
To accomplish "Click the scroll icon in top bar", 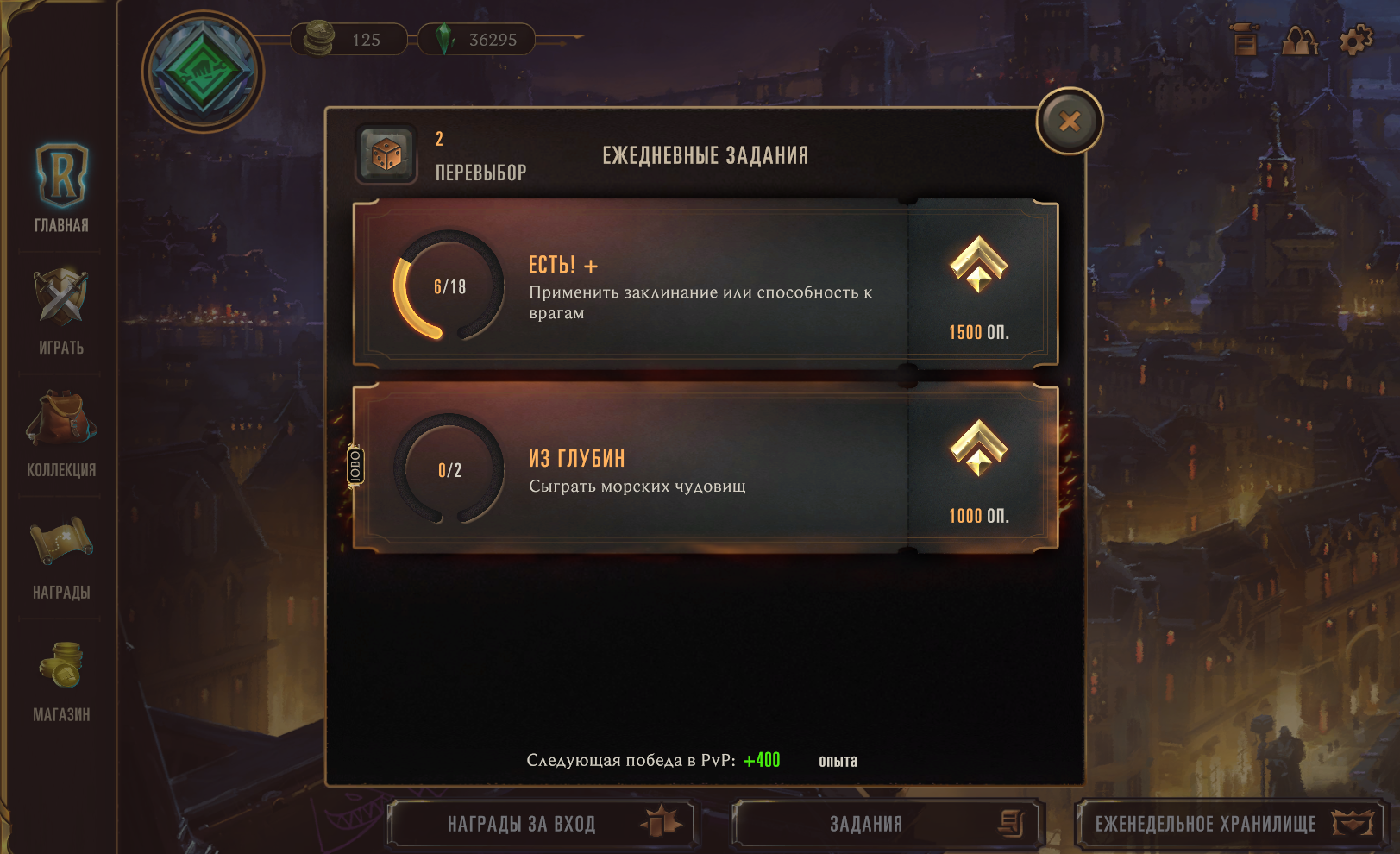I will point(1245,40).
